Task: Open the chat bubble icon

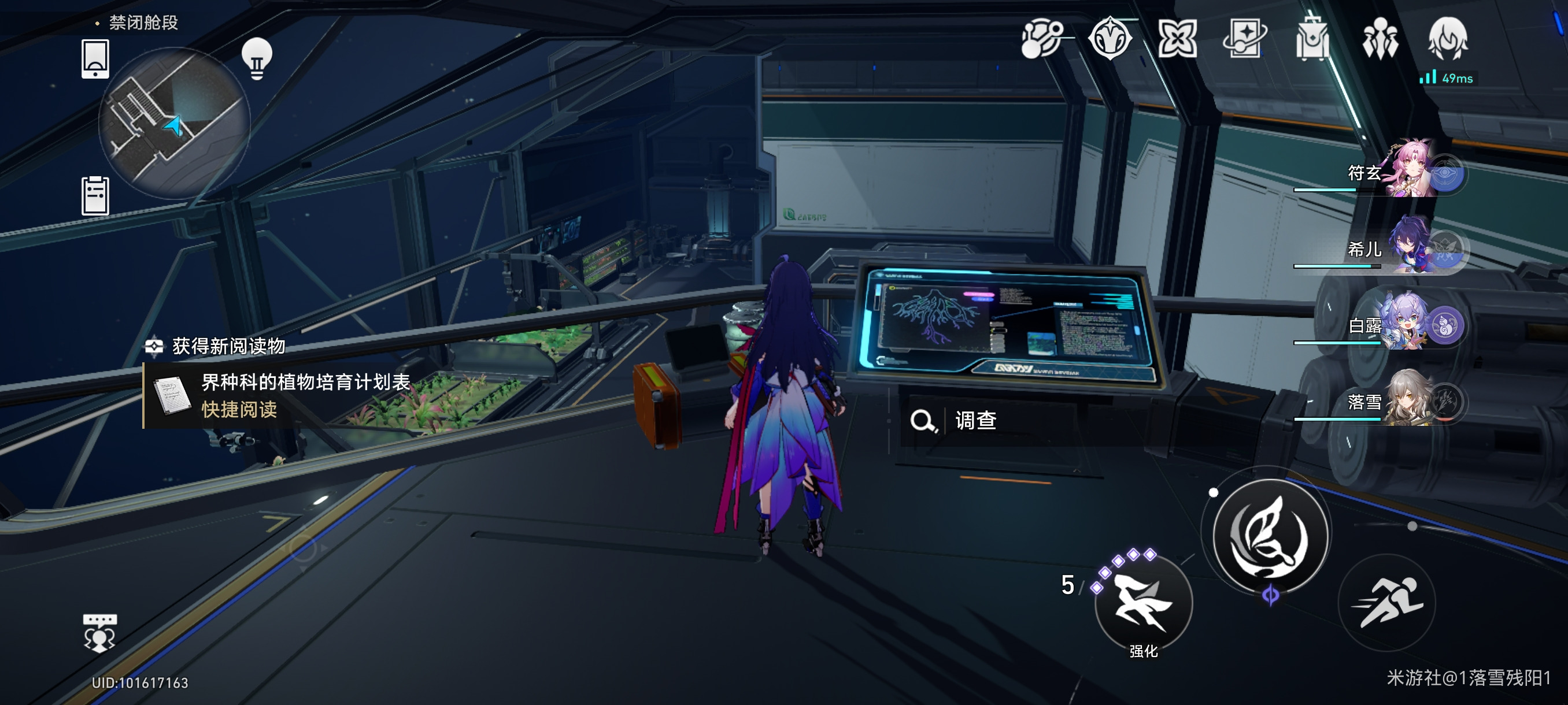Action: pos(99,633)
